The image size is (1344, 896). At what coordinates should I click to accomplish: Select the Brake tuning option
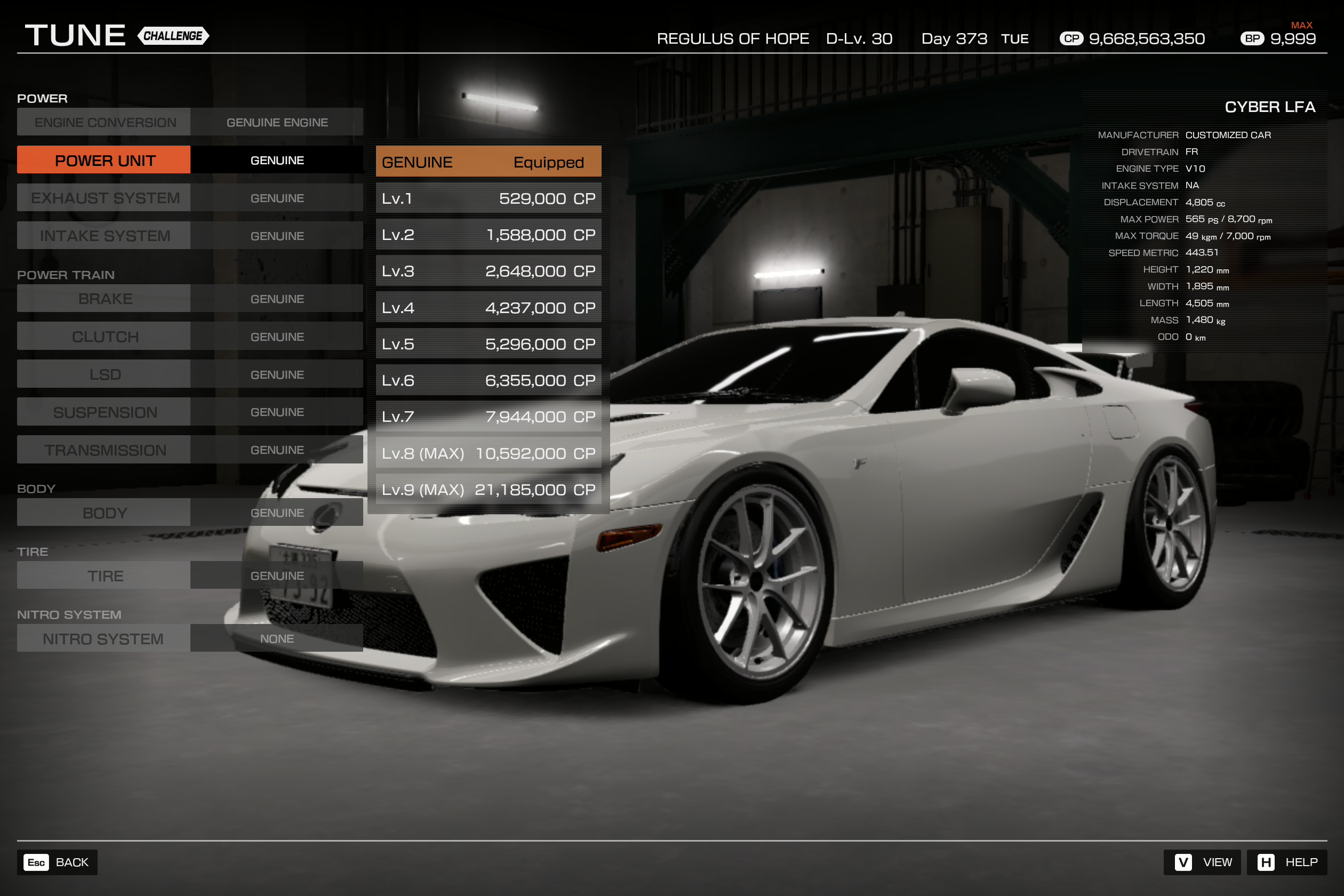[x=105, y=298]
